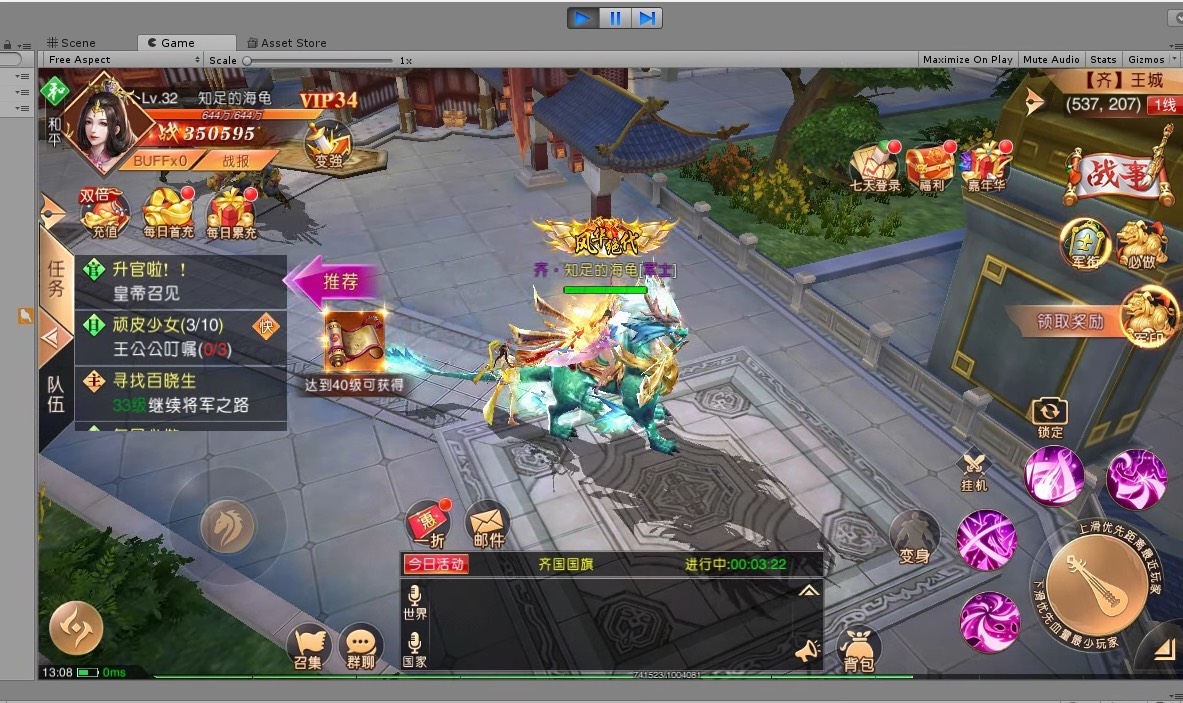The width and height of the screenshot is (1183, 703).
Task: Open 七天登录 seven-day login rewards
Action: 875,166
